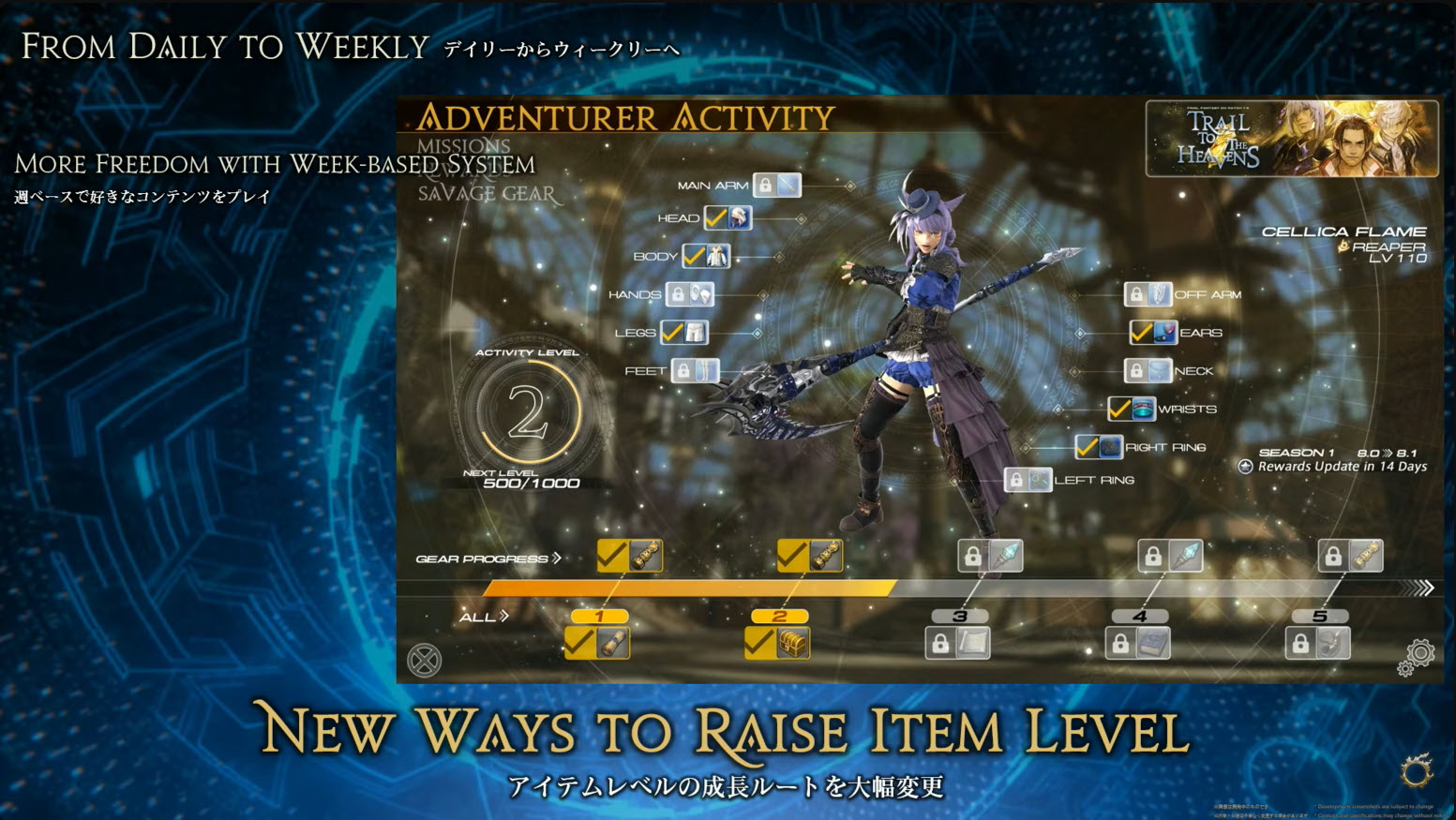The height and width of the screenshot is (820, 1456).
Task: Select the Off Arm gear slot
Action: point(1148,294)
